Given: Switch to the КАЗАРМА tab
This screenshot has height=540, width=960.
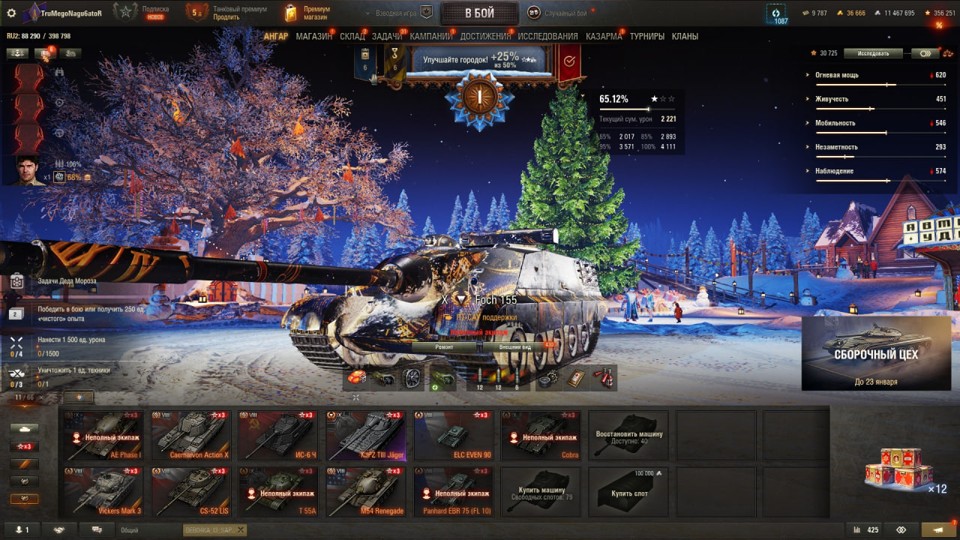Looking at the screenshot, I should [604, 36].
